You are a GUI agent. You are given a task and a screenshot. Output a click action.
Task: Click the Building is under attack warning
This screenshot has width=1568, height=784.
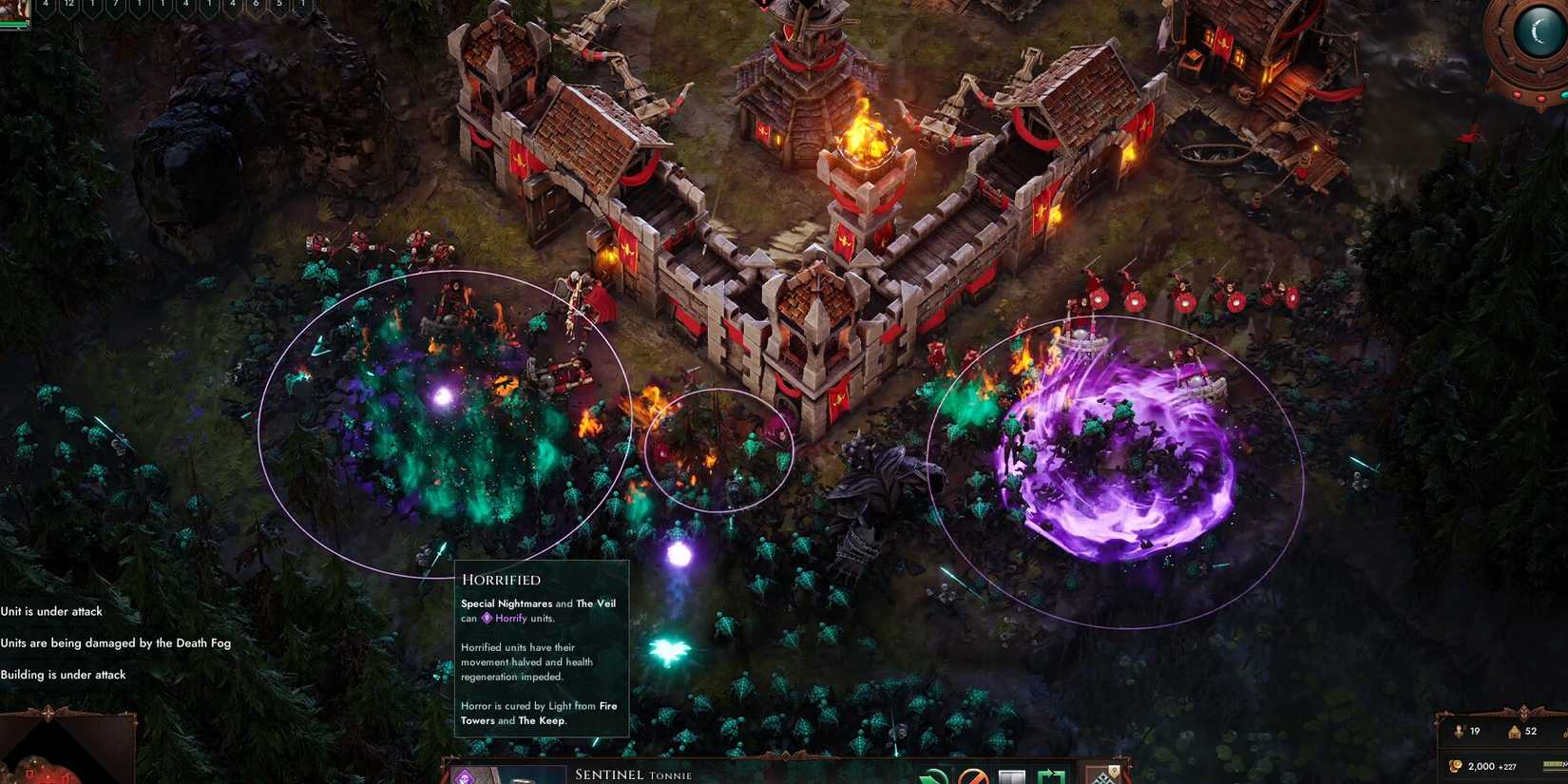pos(63,675)
